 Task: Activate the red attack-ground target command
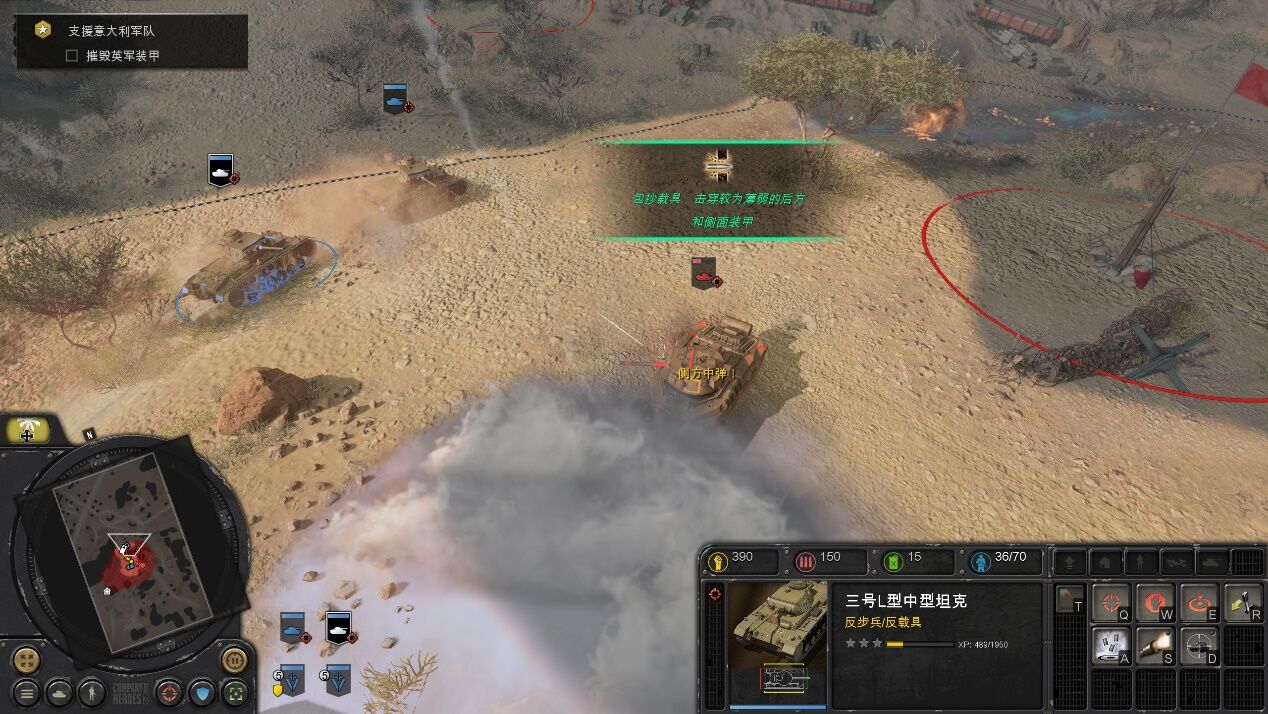1198,602
